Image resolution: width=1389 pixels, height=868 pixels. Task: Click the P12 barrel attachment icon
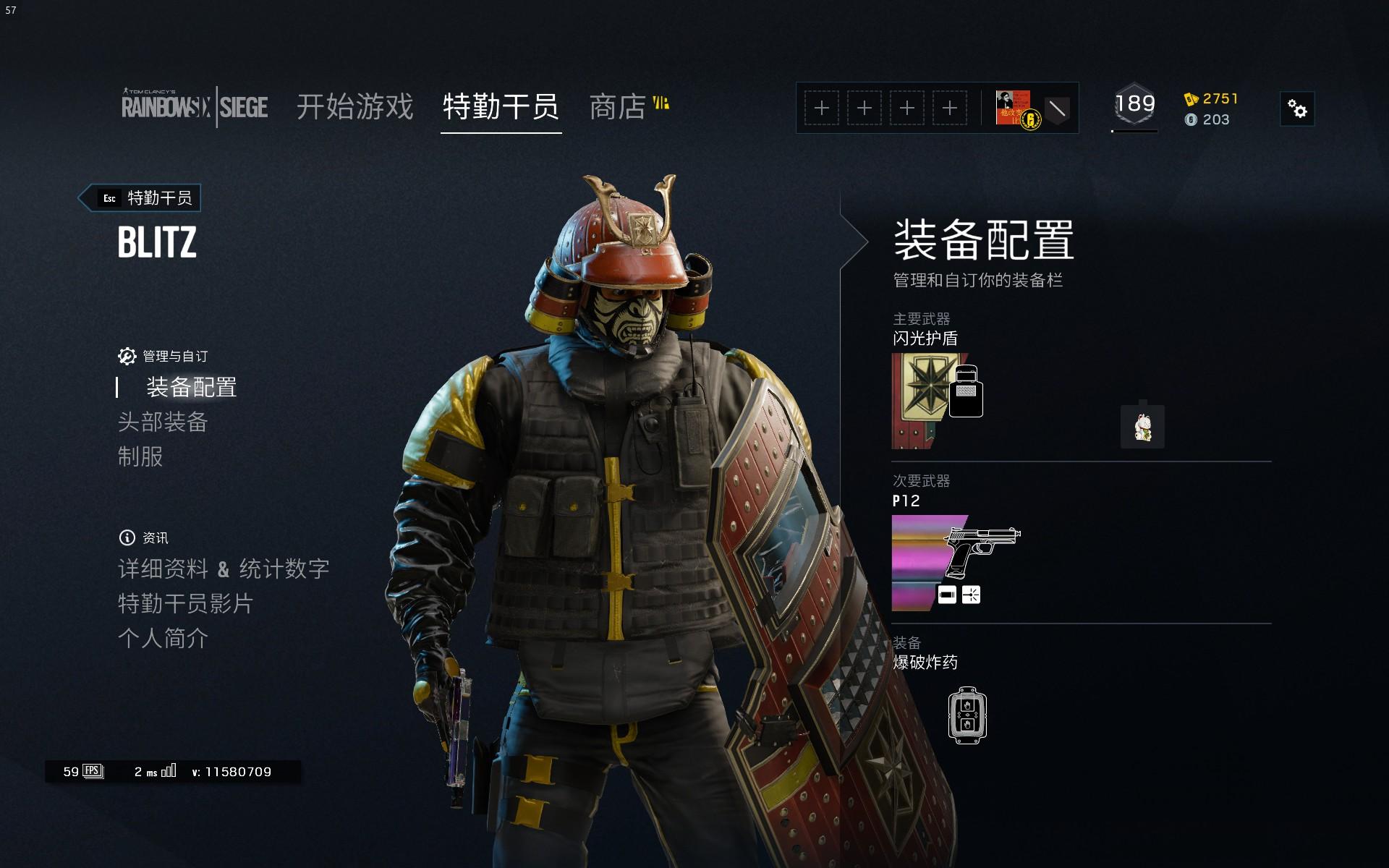click(x=947, y=595)
